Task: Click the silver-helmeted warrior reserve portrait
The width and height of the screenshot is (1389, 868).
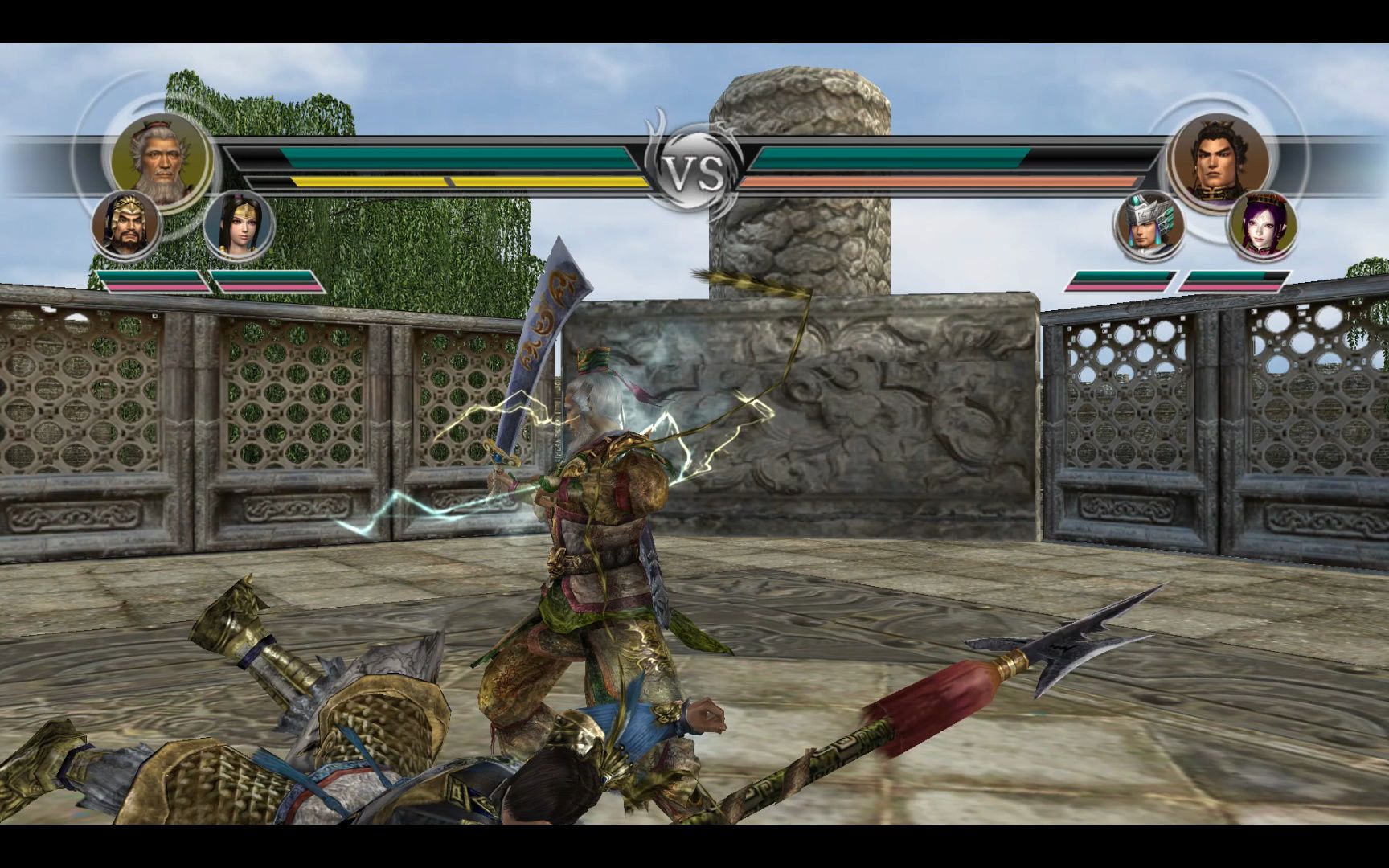Action: coord(1150,226)
